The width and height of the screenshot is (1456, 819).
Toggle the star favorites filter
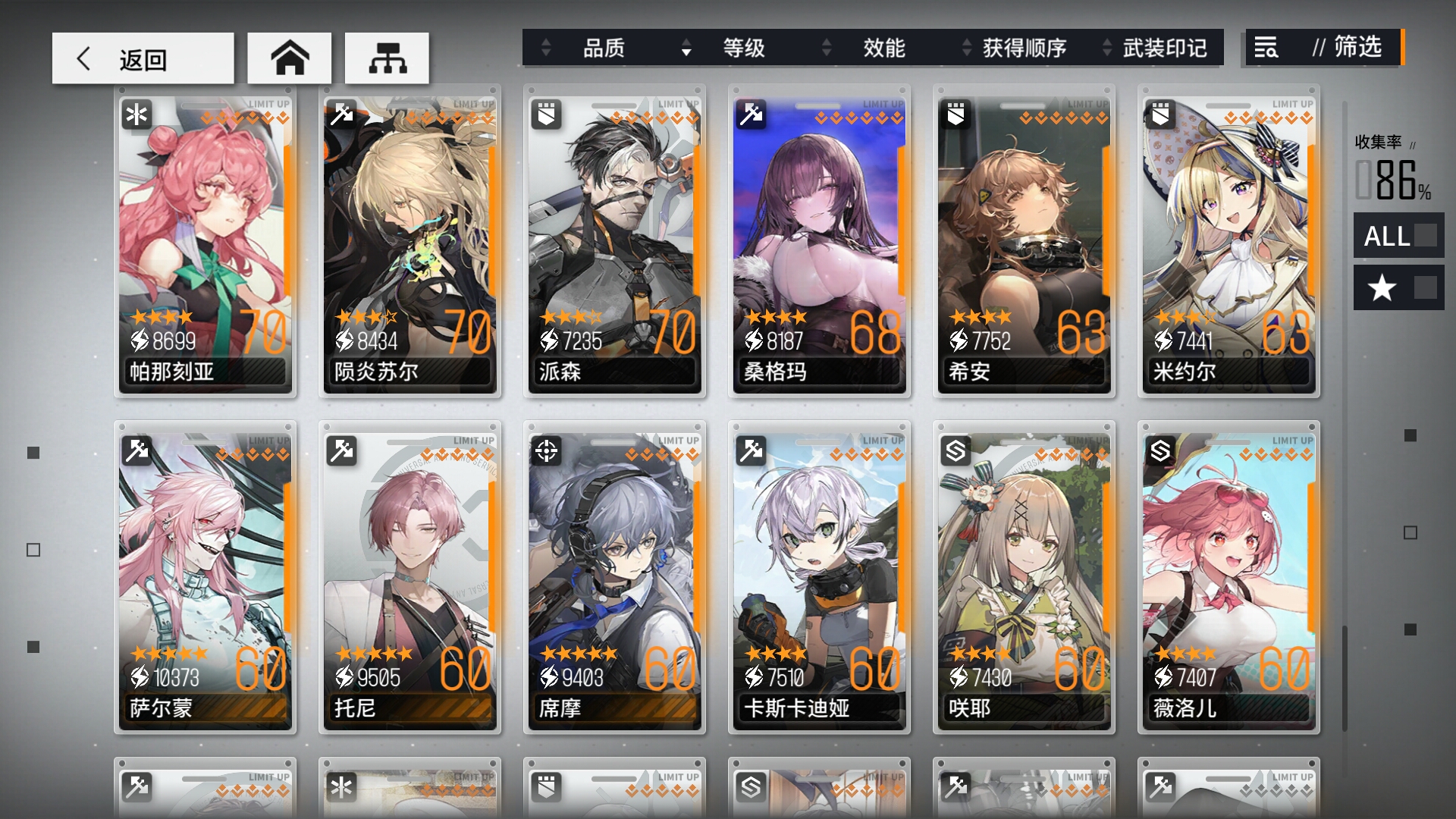[1398, 288]
